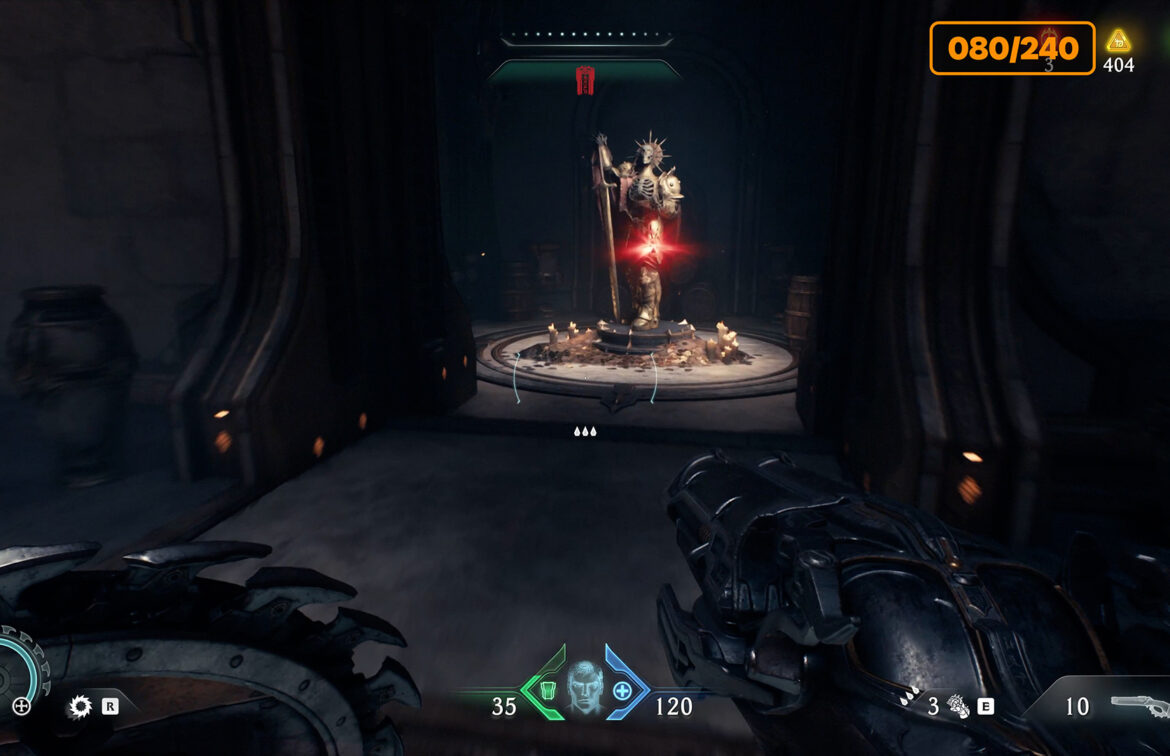The image size is (1170, 756).
Task: Activate the grenade ability icon
Action: (958, 706)
